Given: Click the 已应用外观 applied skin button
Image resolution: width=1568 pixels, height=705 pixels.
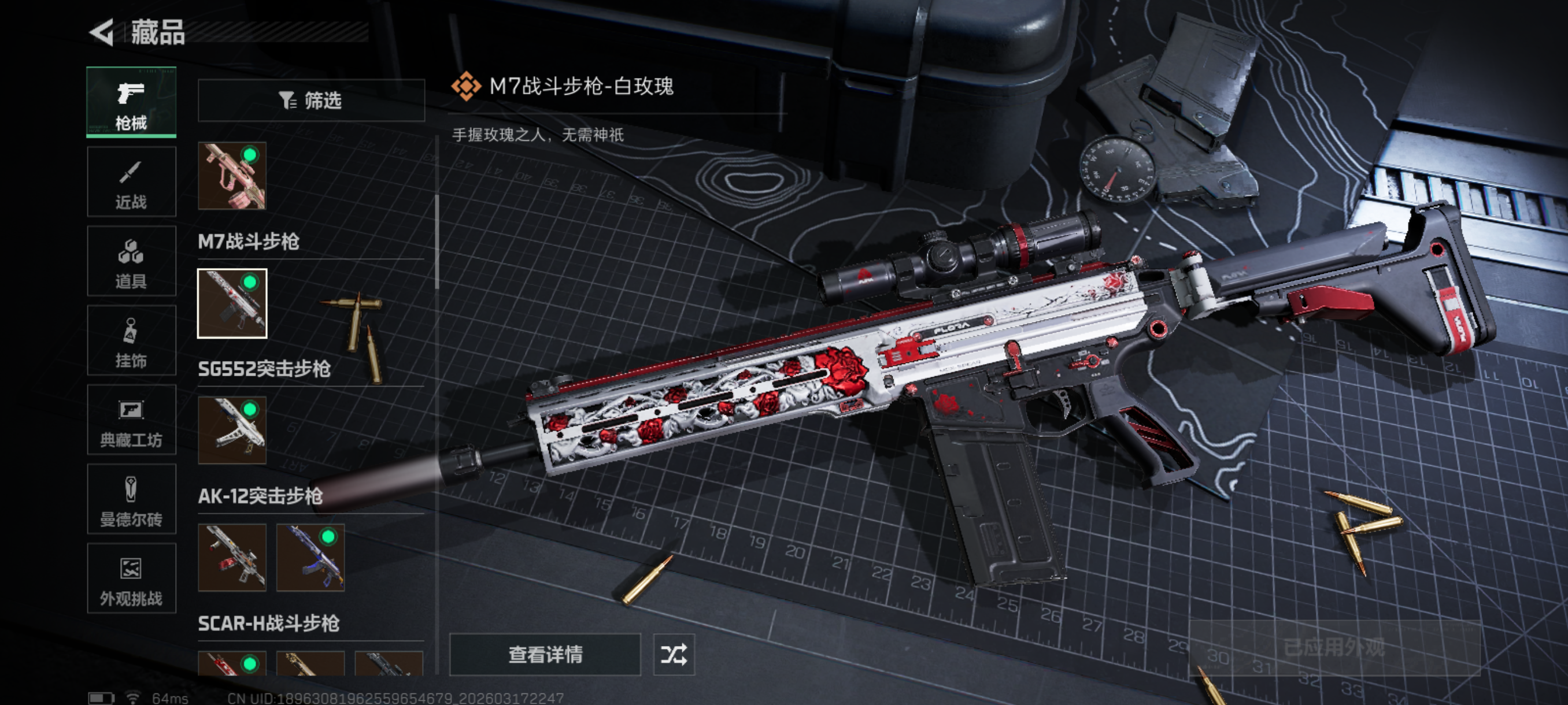Looking at the screenshot, I should (x=1334, y=647).
